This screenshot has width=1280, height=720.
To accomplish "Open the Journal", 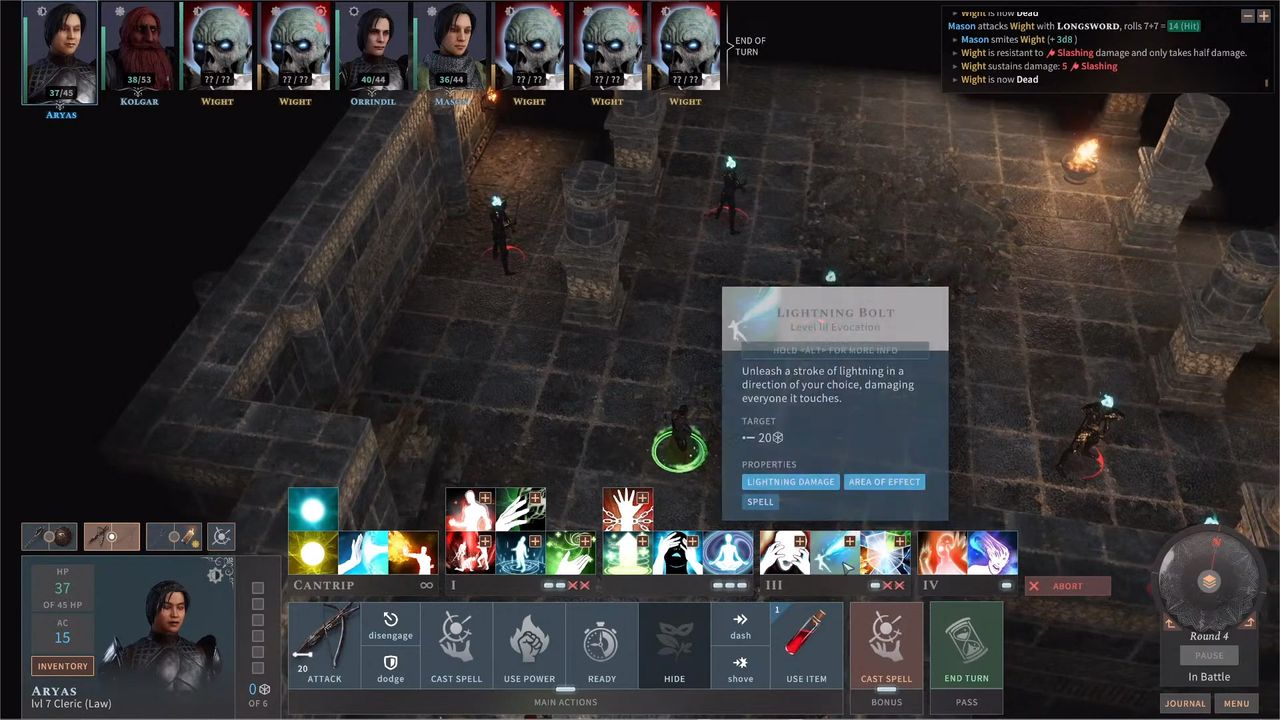I will tap(1184, 703).
